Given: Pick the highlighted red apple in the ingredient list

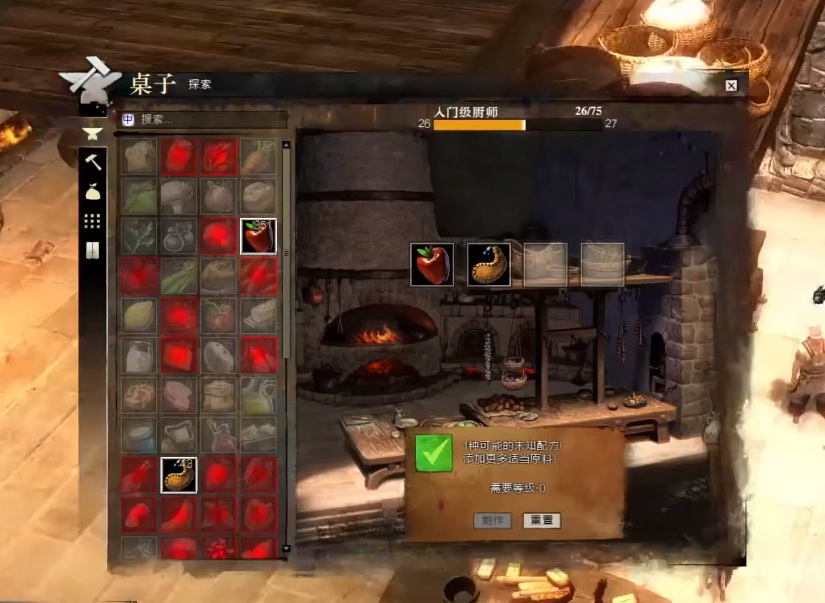Looking at the screenshot, I should pyautogui.click(x=258, y=236).
